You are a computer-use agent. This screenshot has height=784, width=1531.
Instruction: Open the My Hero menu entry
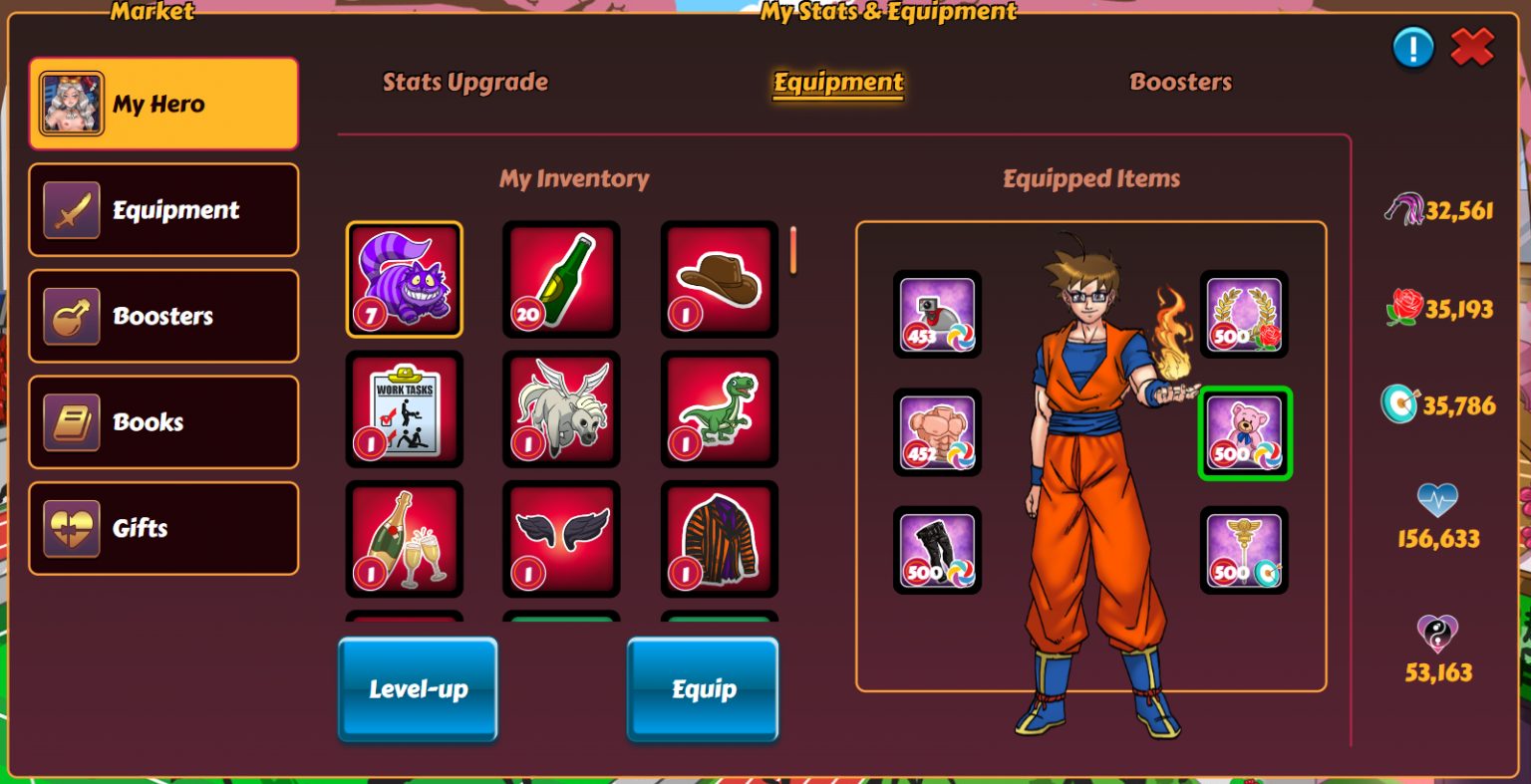tap(163, 104)
